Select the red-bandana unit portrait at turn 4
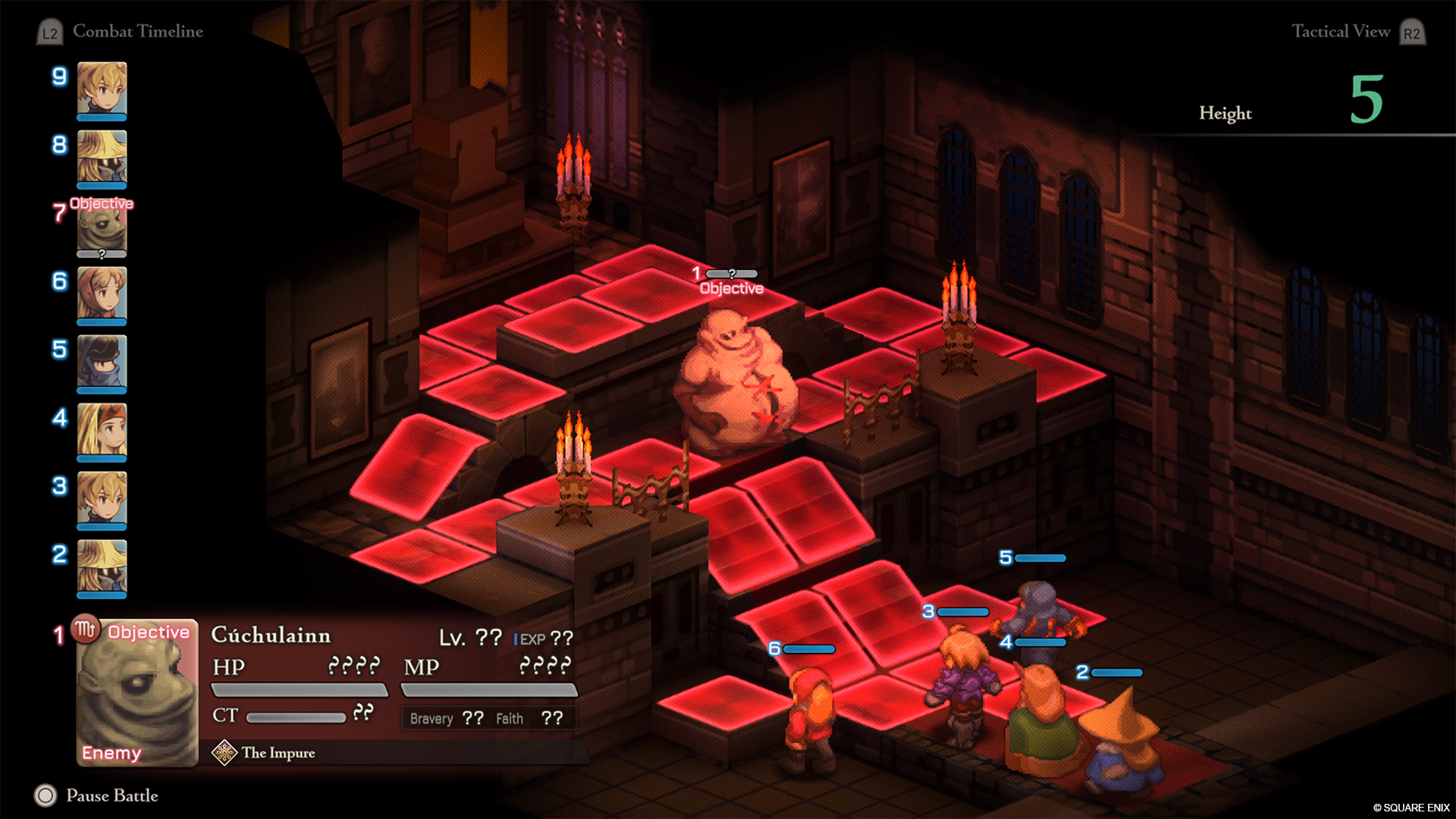The width and height of the screenshot is (1456, 819). pyautogui.click(x=102, y=431)
